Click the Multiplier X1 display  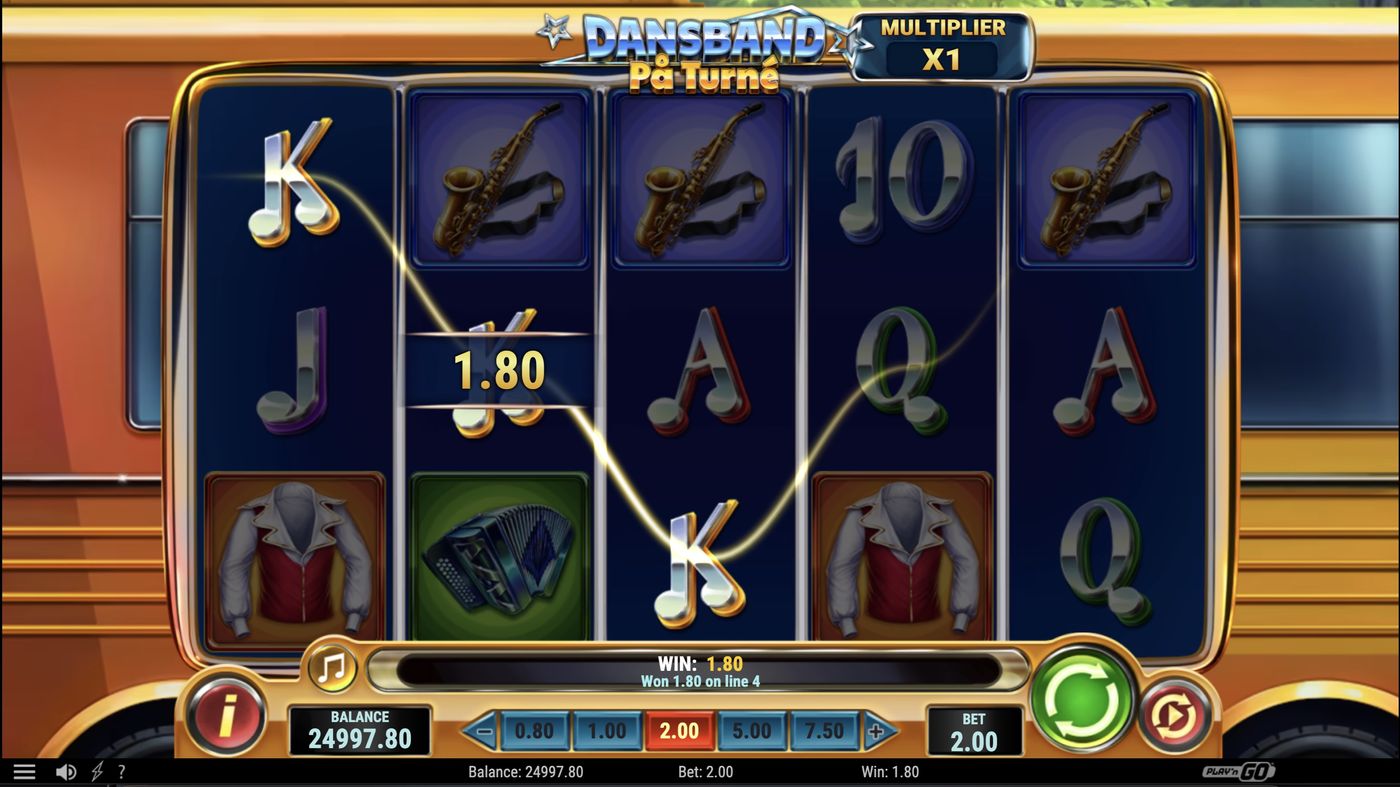pos(941,43)
